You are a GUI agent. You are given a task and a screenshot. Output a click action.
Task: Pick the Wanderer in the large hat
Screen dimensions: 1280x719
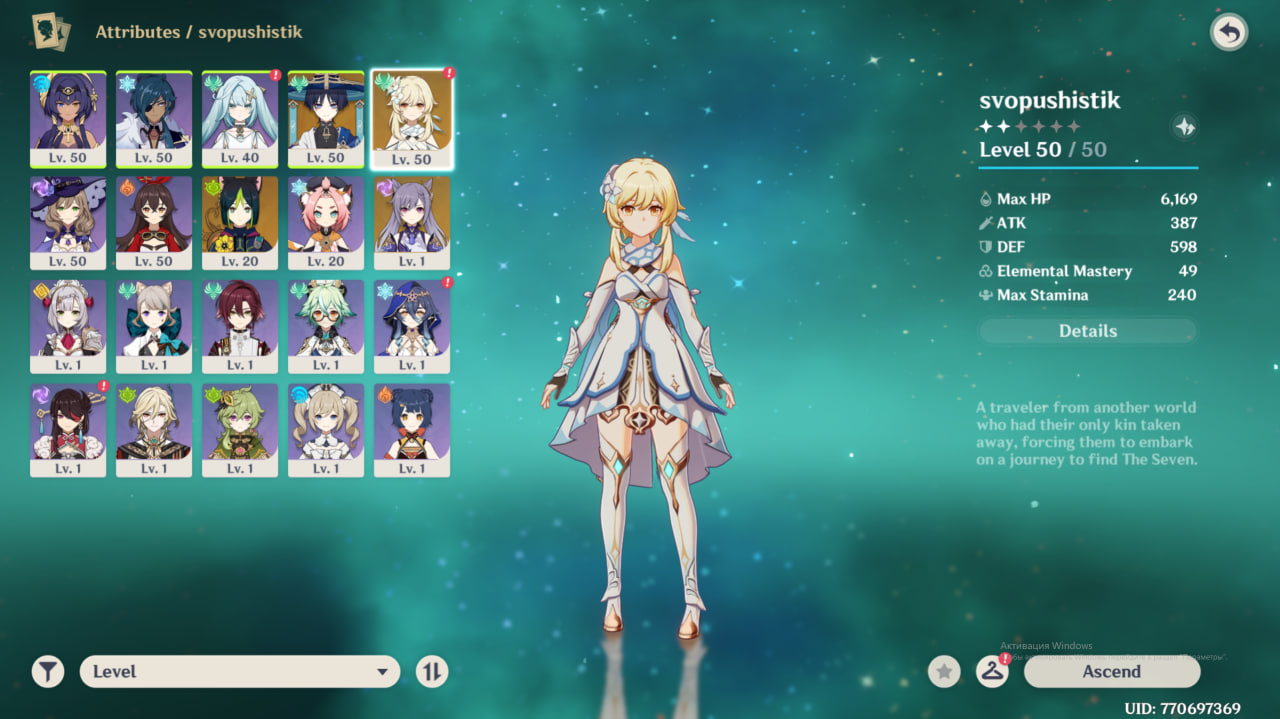(x=326, y=119)
